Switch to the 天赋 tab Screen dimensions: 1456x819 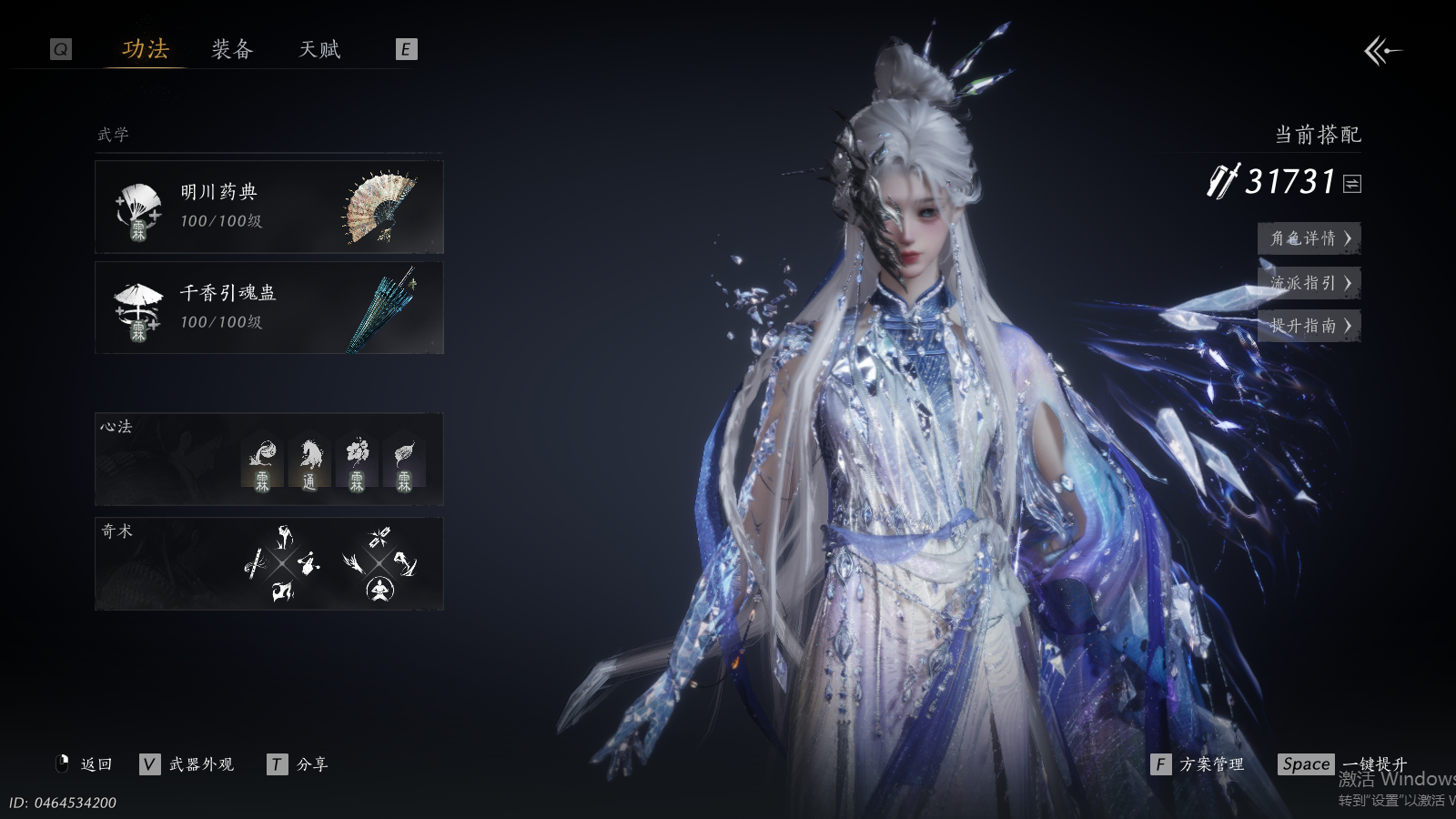pos(319,49)
